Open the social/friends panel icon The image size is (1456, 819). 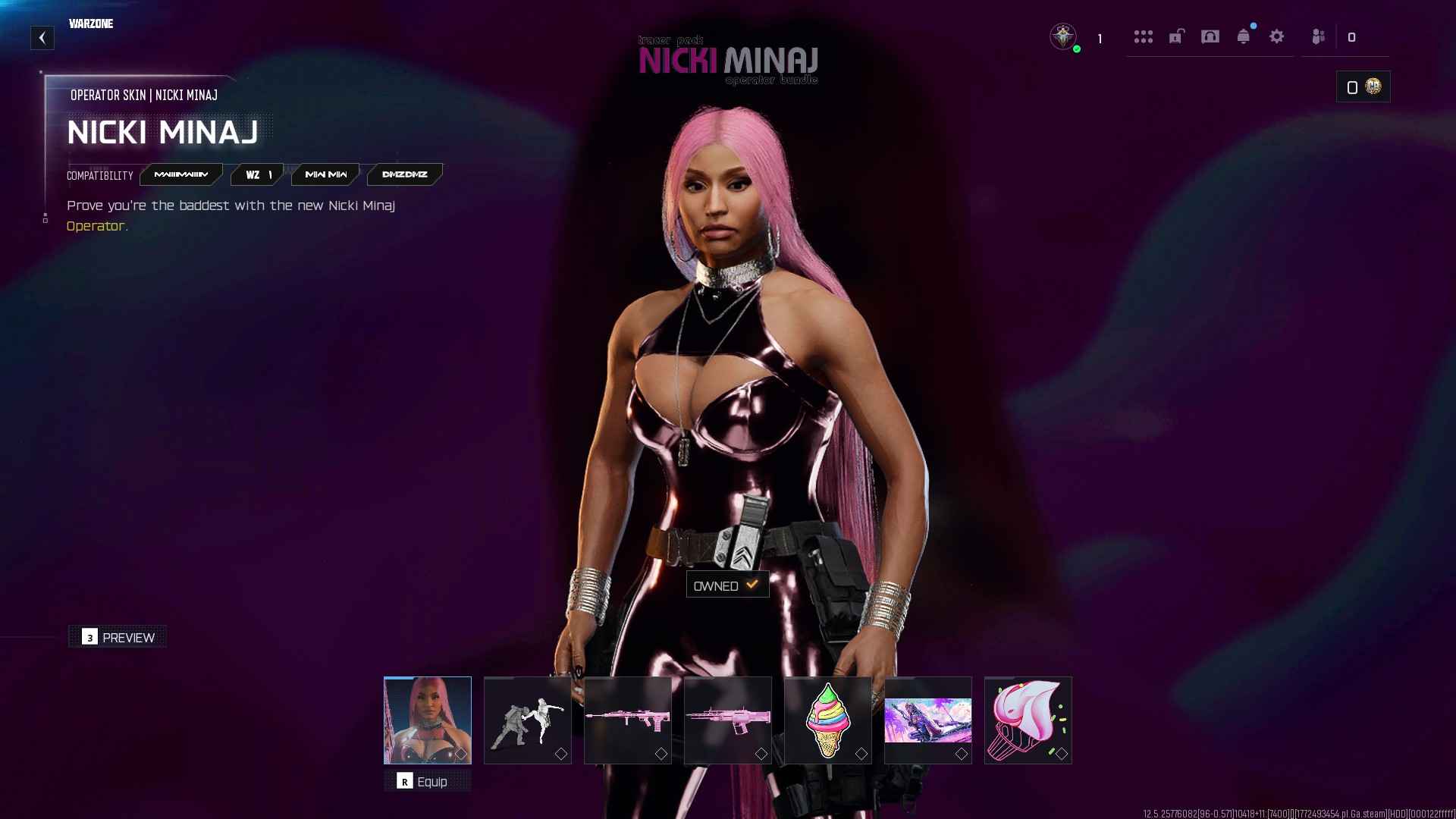point(1317,36)
